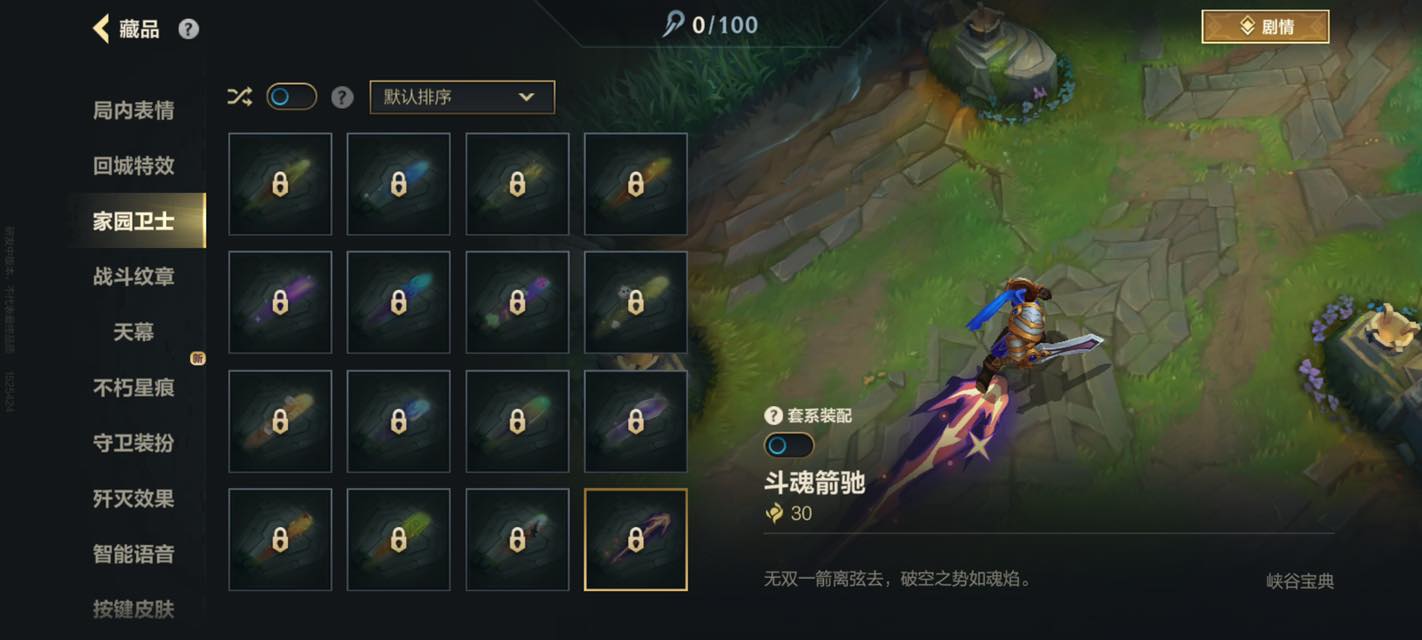Screen dimensions: 1422x640
Task: Open the 战斗纹章 category
Action: [134, 276]
